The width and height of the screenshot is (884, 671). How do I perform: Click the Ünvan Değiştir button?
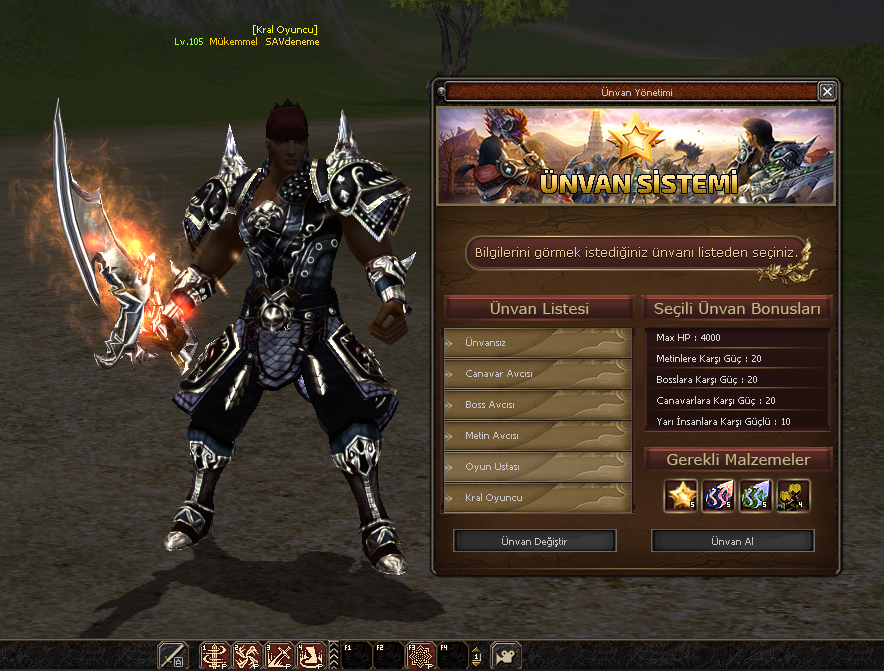tap(534, 541)
